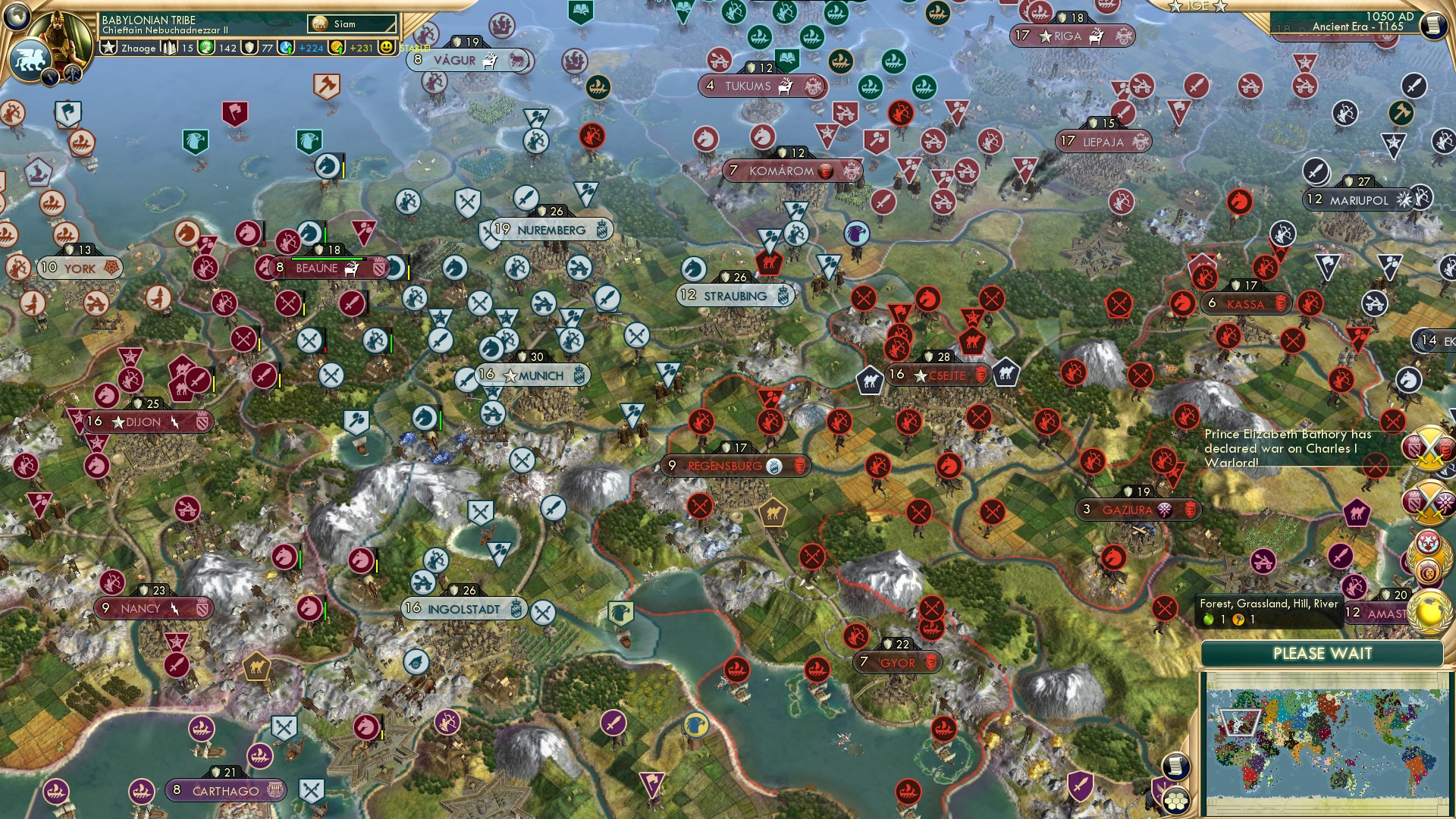Open the Siam relations panel dropdown

pos(351,24)
